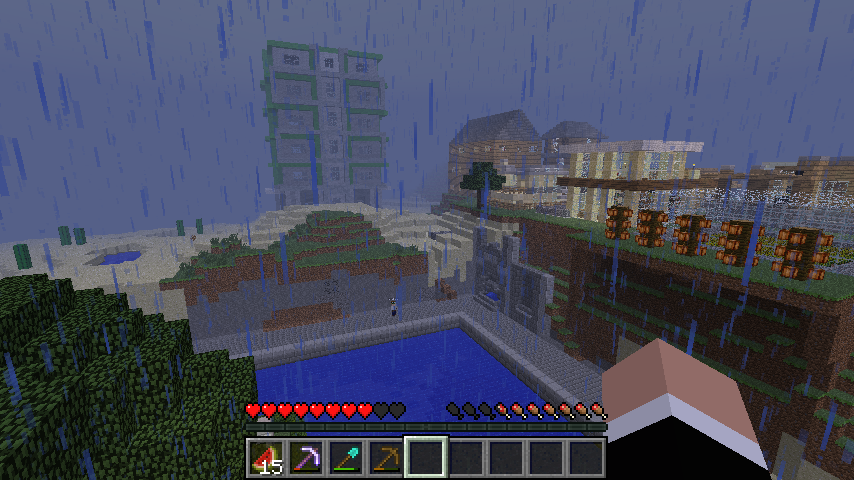Pick the wooden pickaxe hotbar slot

(385, 457)
